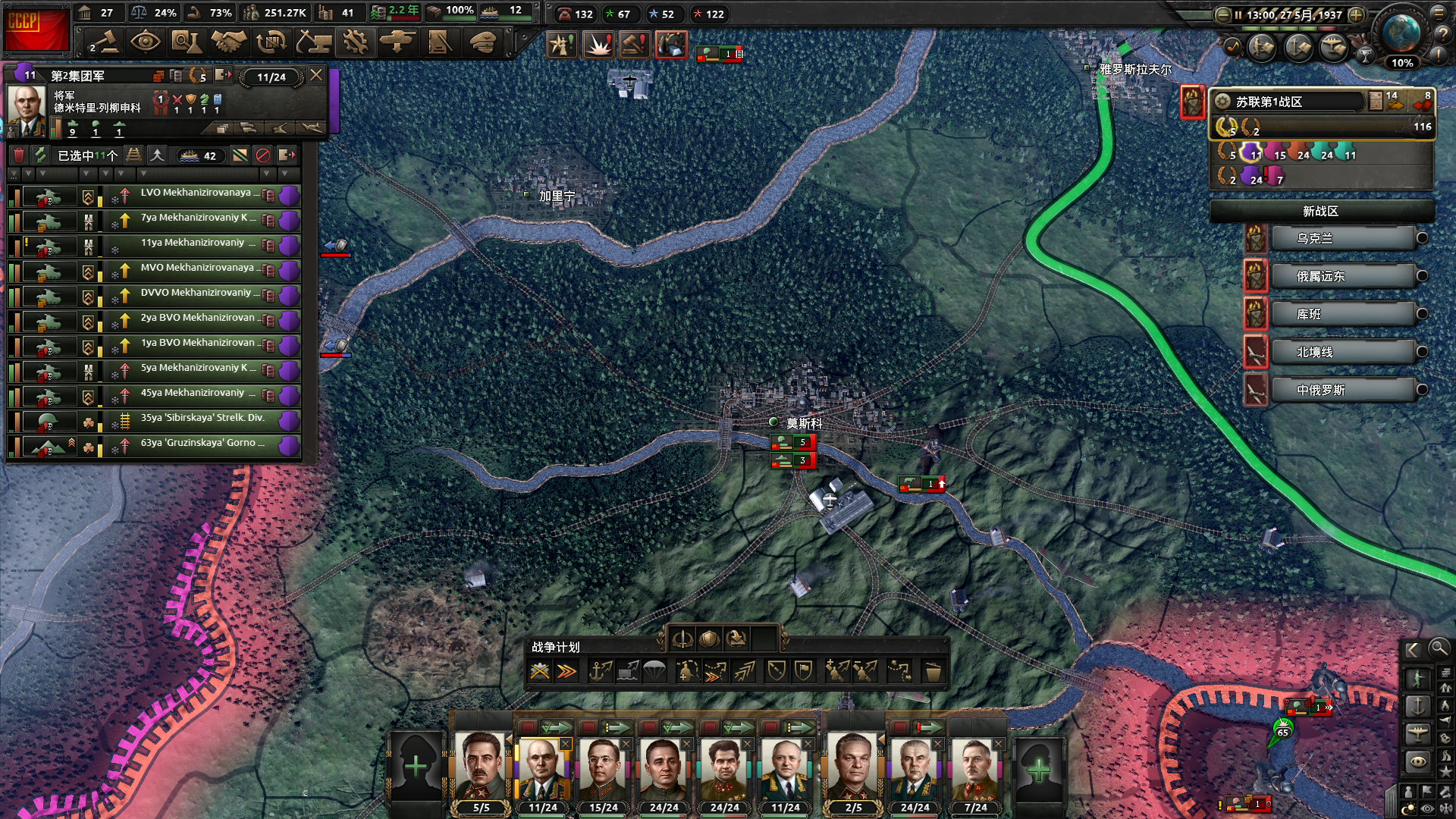This screenshot has width=1456, height=819.
Task: Choose the paradrop parachute order
Action: point(654,671)
